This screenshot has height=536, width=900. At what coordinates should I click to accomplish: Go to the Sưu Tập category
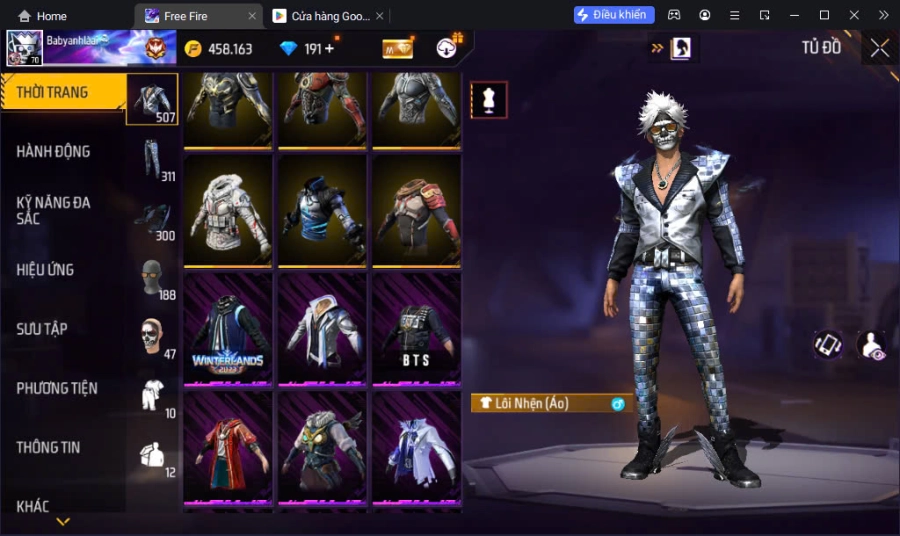[42, 329]
